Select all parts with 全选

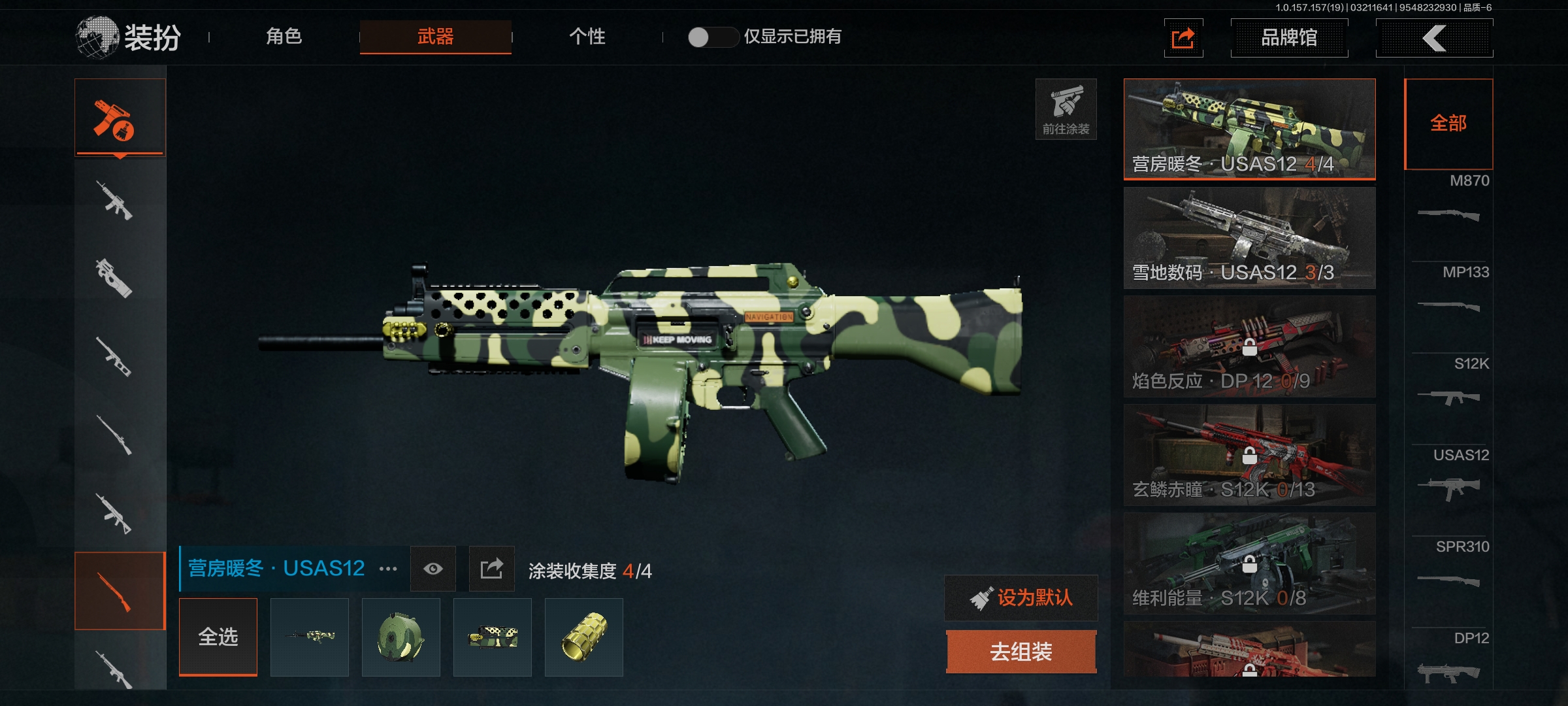pos(218,637)
